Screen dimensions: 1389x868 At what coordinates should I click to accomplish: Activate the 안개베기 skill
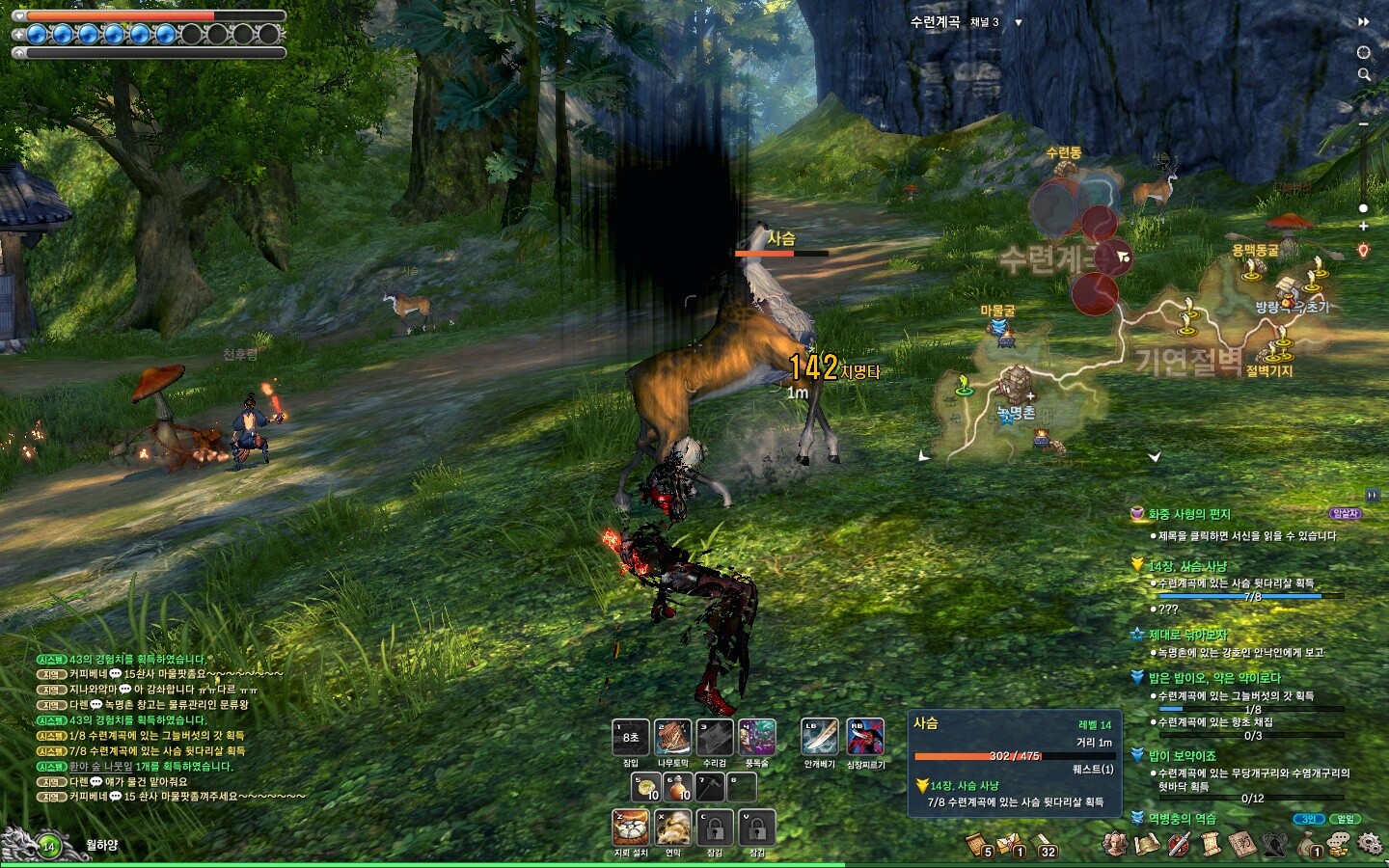coord(820,739)
